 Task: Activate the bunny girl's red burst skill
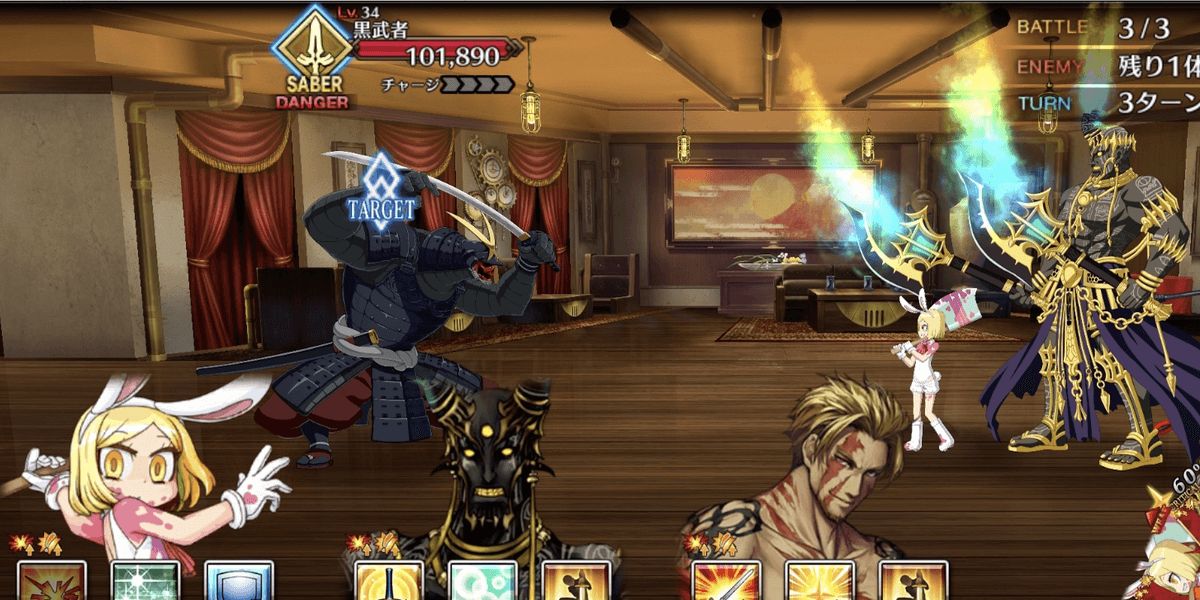pos(52,582)
